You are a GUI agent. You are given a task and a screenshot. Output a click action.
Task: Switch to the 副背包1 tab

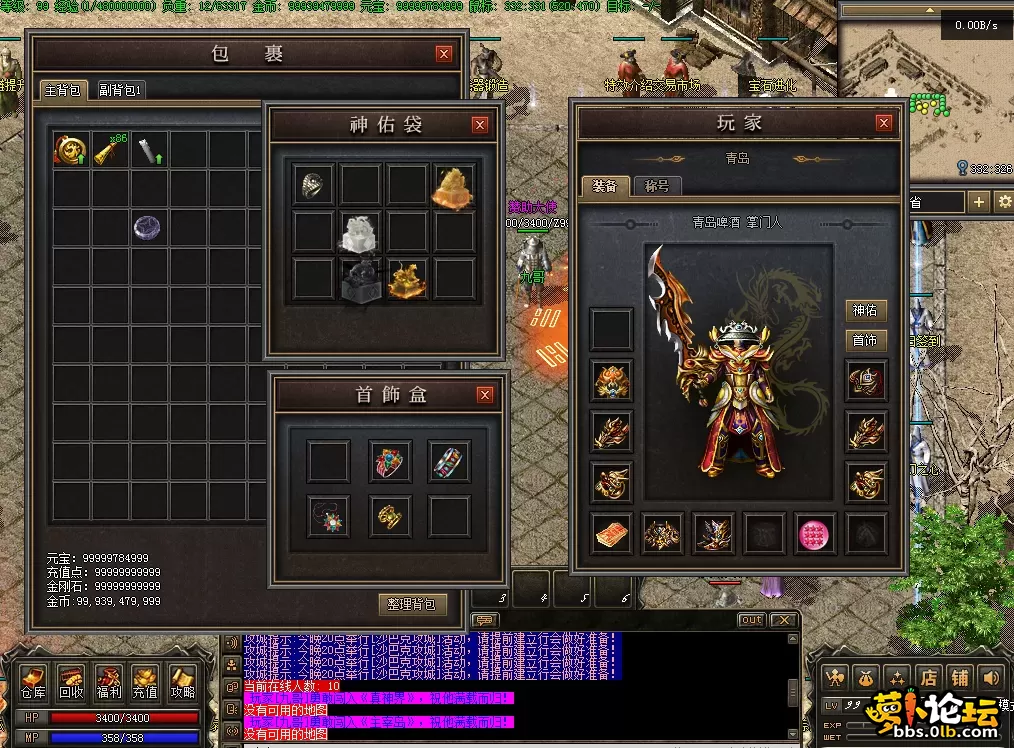click(122, 90)
